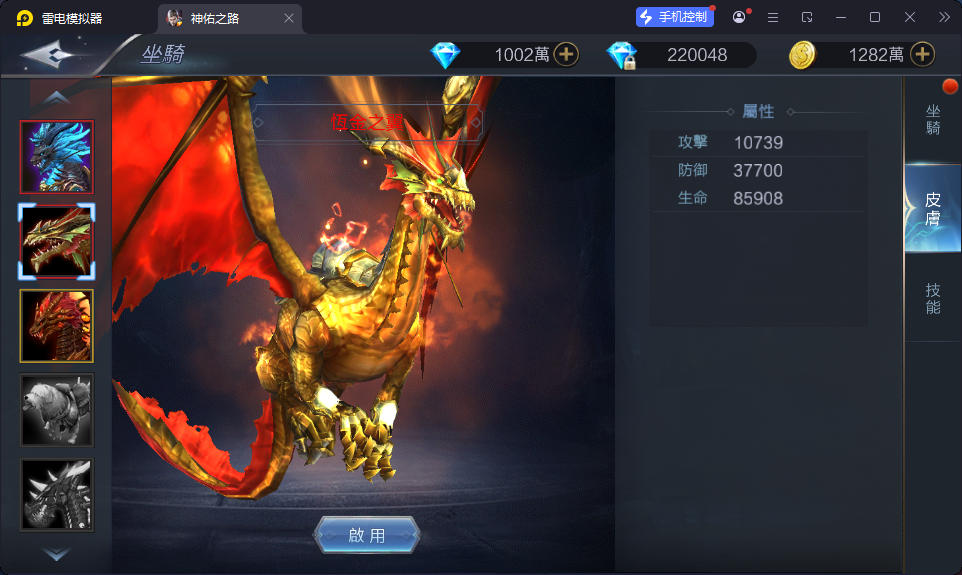Pick the greyed-out spiked dragon thumbnail

point(57,494)
